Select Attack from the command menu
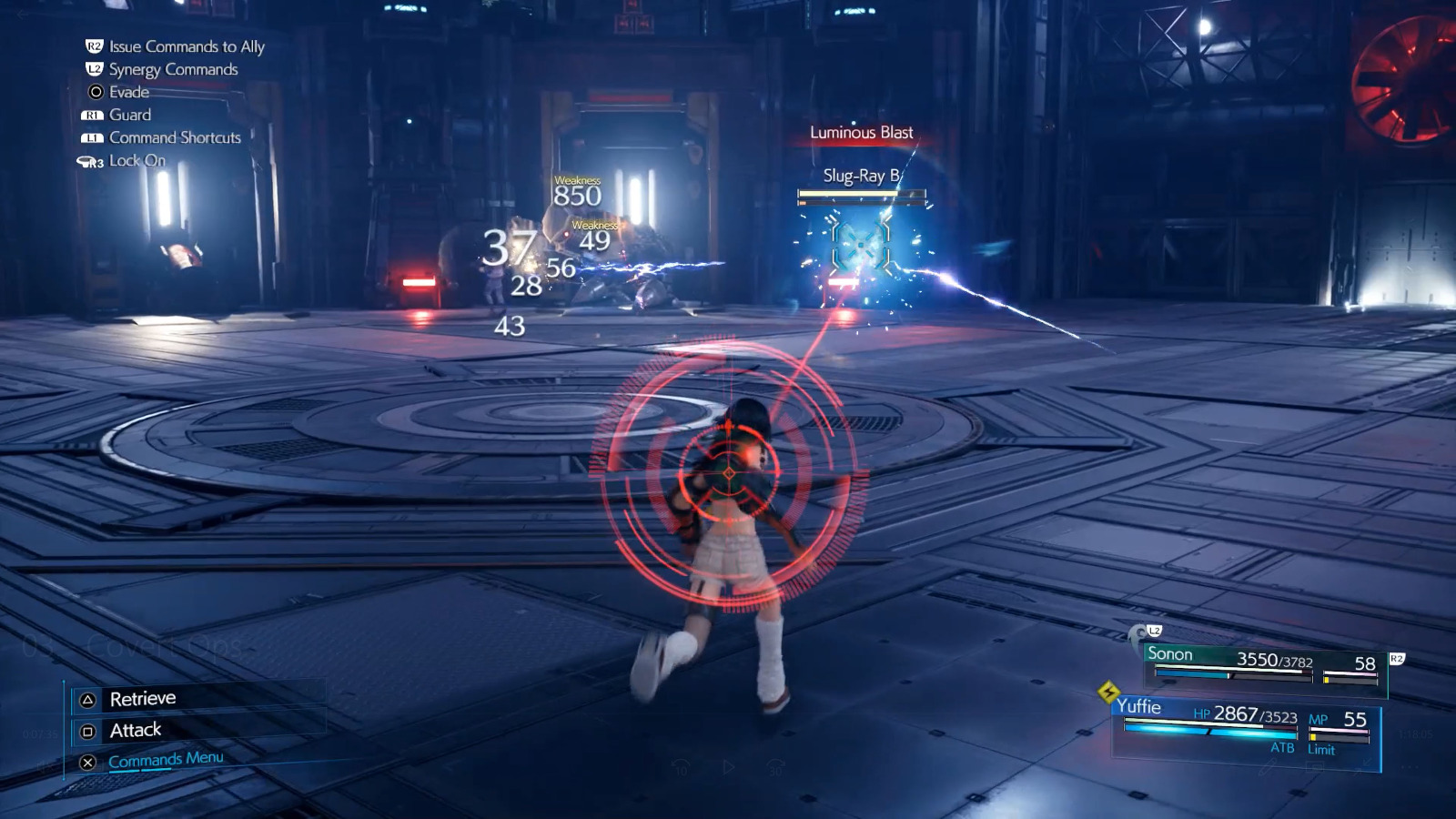This screenshot has width=1456, height=819. point(135,729)
